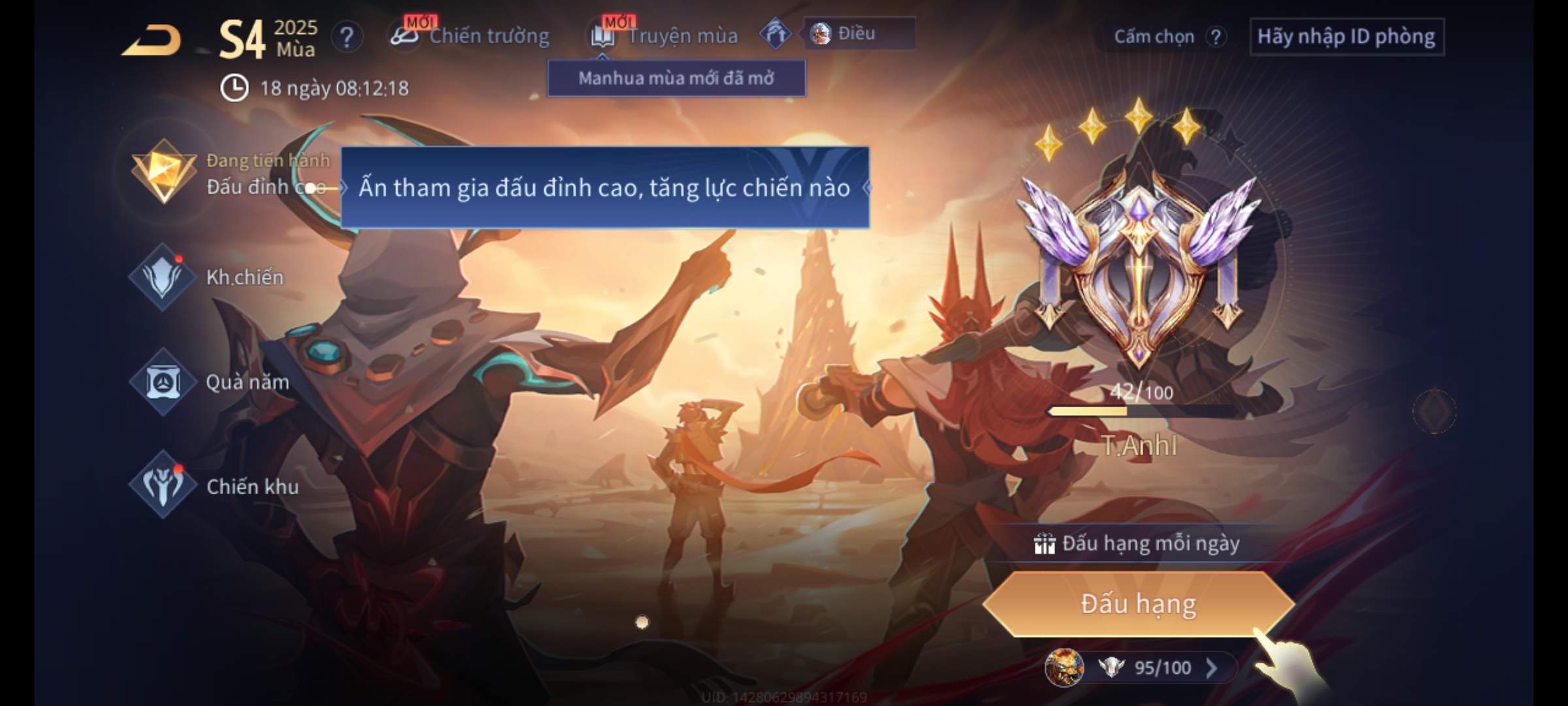Go back with the return arrow
Screen dimensions: 1568x706
152,41
